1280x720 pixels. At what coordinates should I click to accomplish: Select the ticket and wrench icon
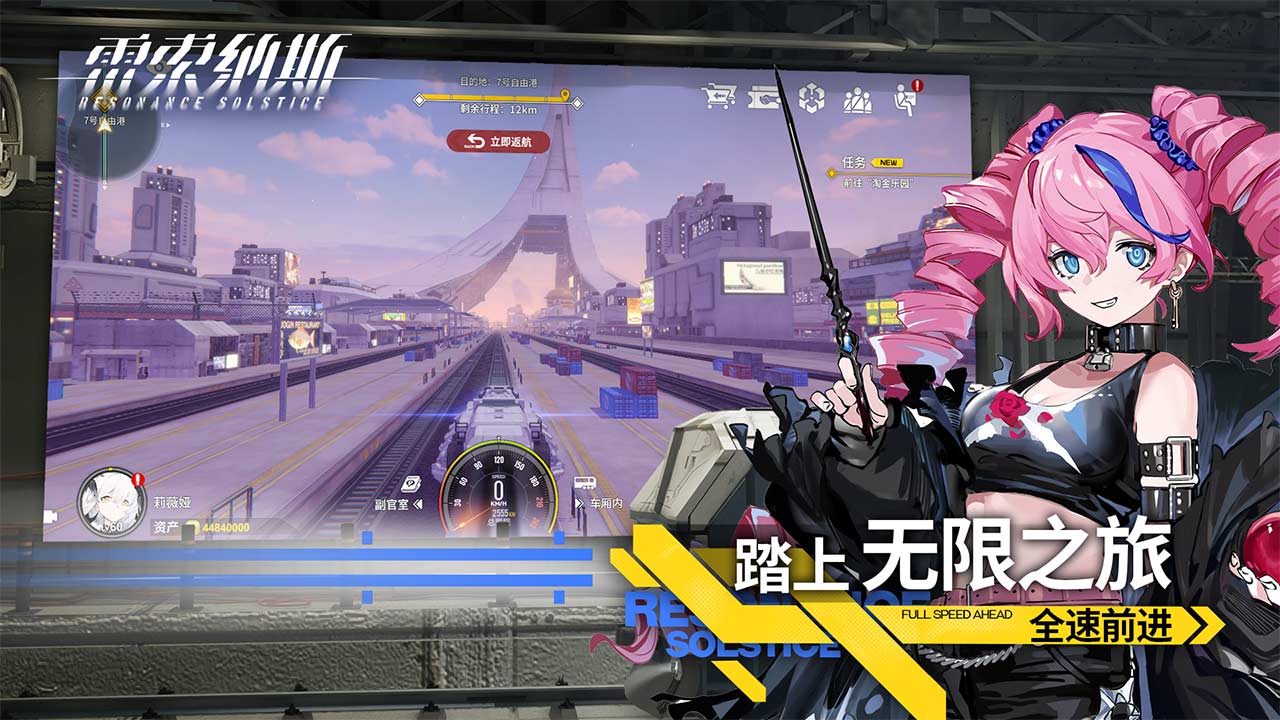tap(764, 98)
